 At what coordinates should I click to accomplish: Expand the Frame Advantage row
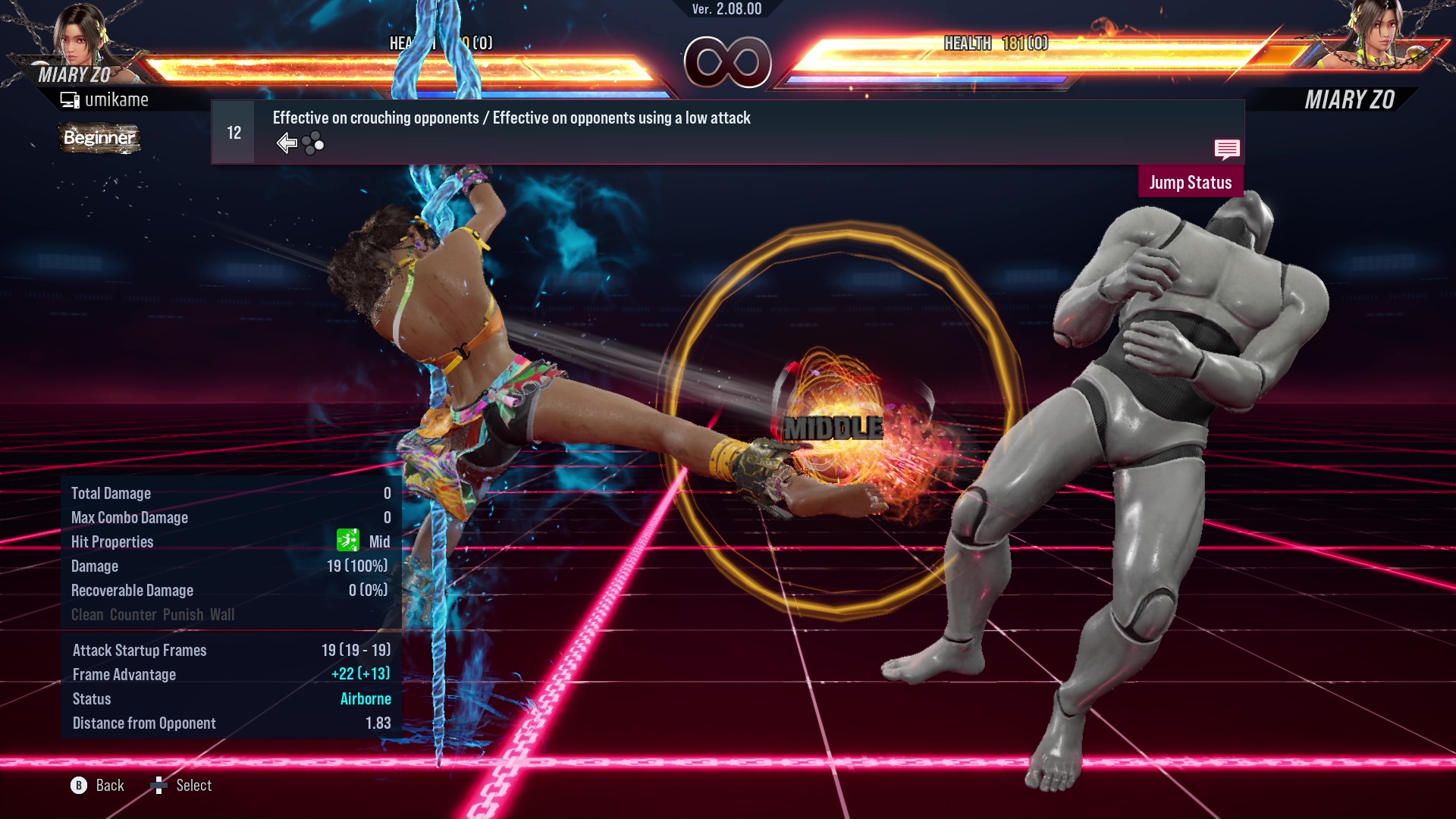tap(124, 674)
